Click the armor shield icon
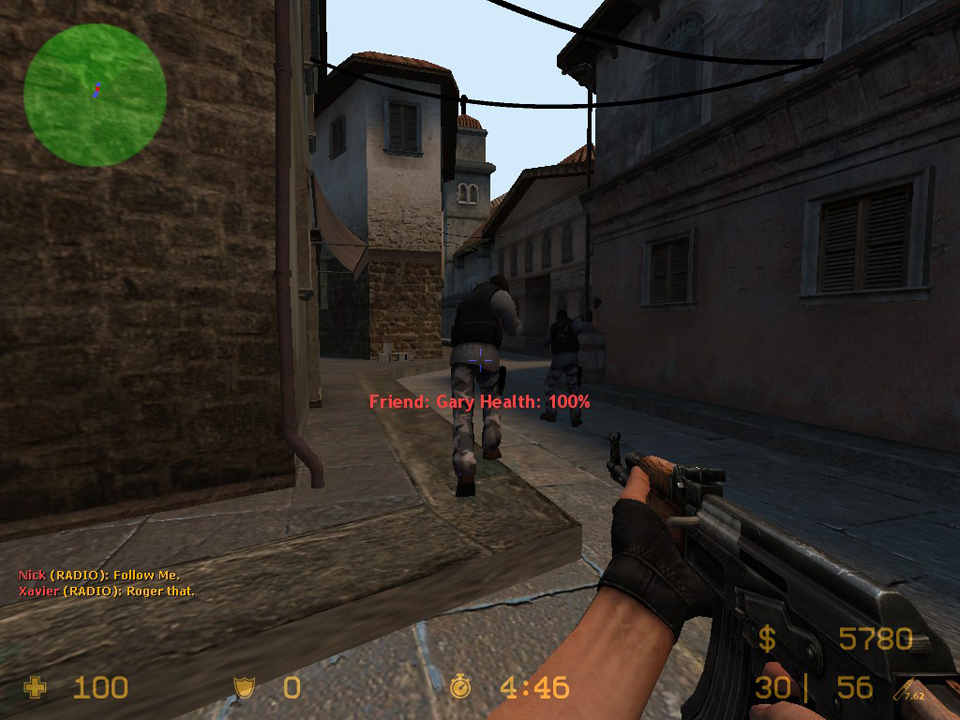Image resolution: width=960 pixels, height=720 pixels. tap(243, 687)
